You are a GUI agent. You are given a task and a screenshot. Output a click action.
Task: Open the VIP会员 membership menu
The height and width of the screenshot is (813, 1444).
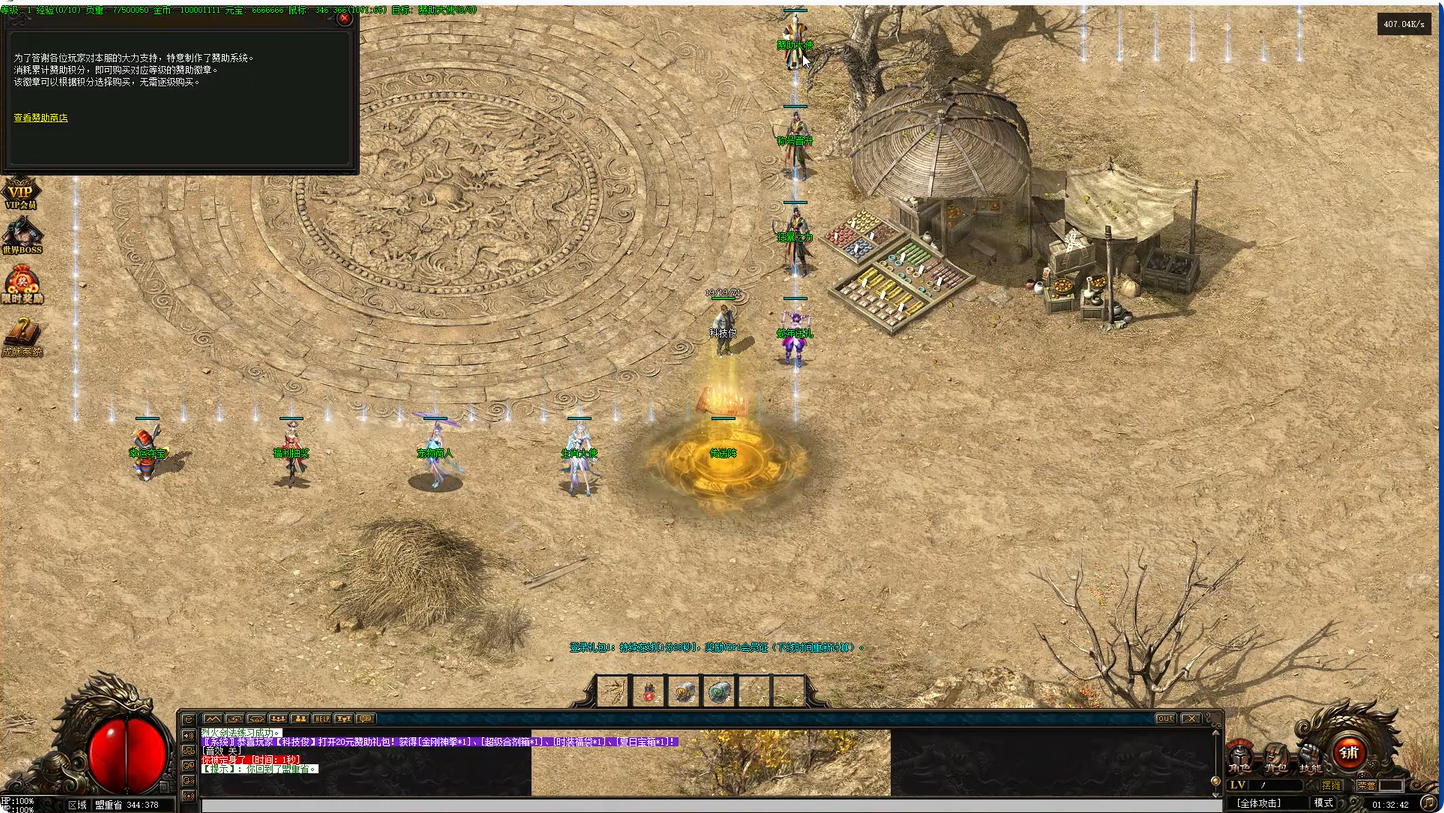pyautogui.click(x=21, y=194)
